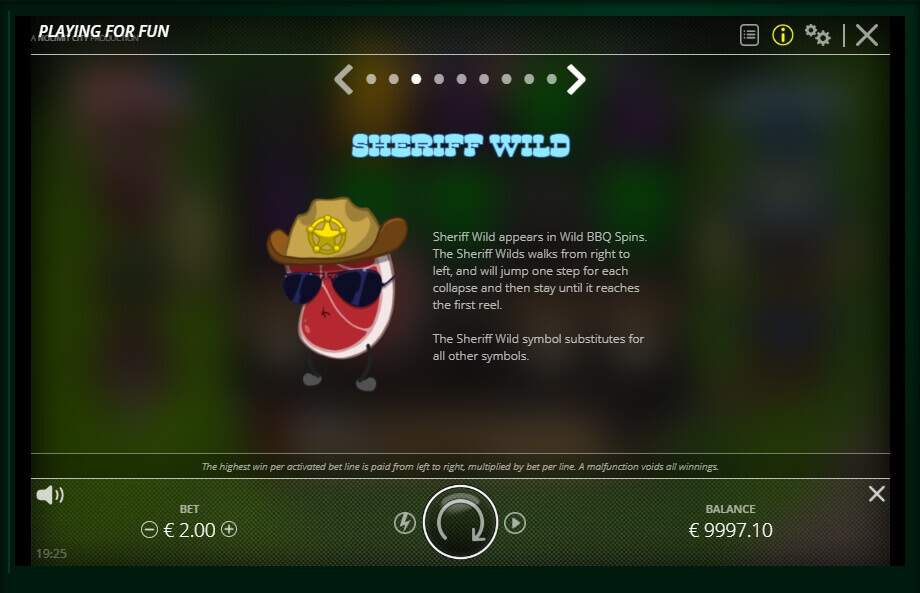The width and height of the screenshot is (920, 593).
Task: Dismiss the bottom bar with small X
Action: tap(877, 494)
